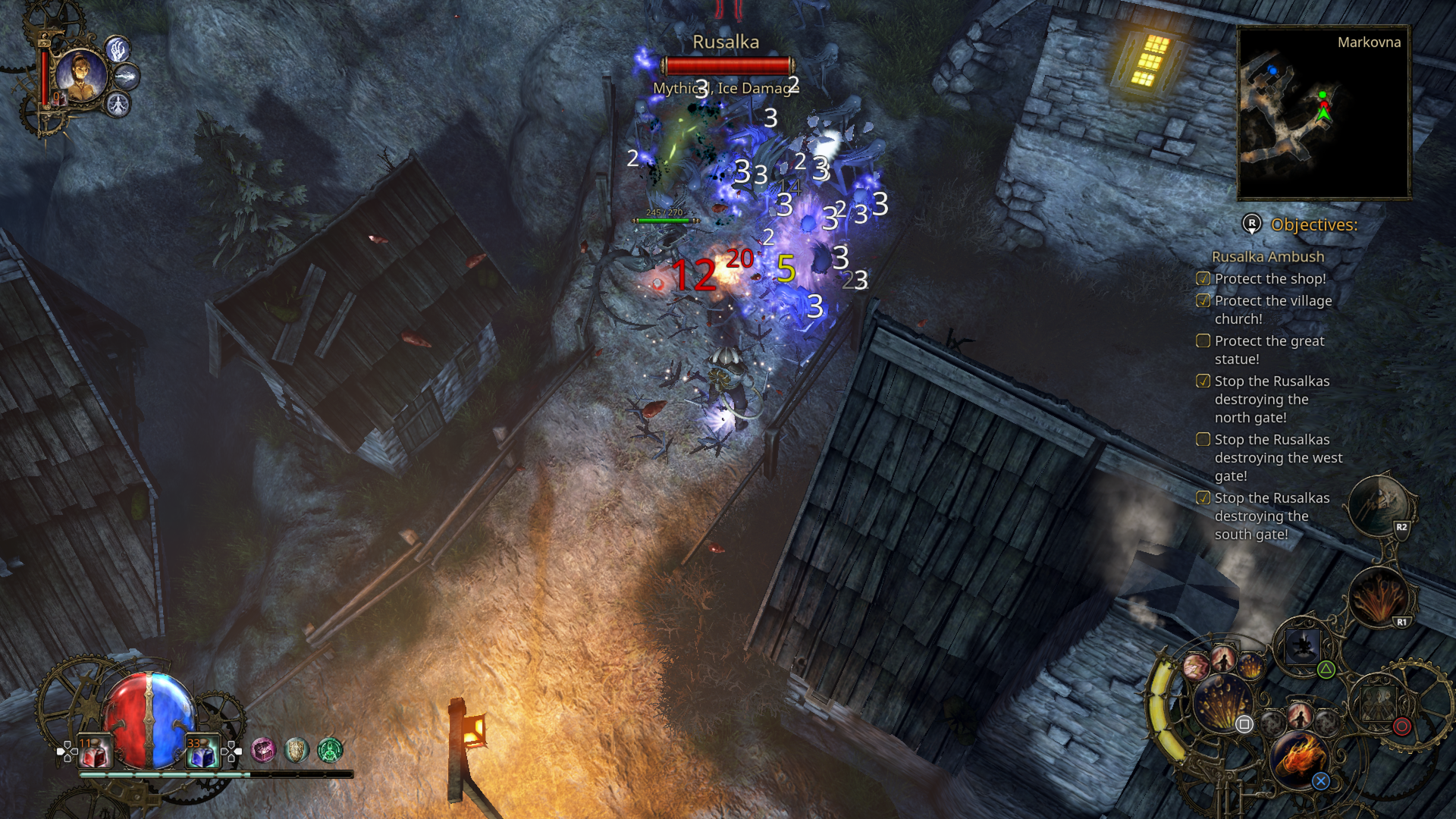
Task: Click the golden shield buff icon
Action: [x=296, y=750]
